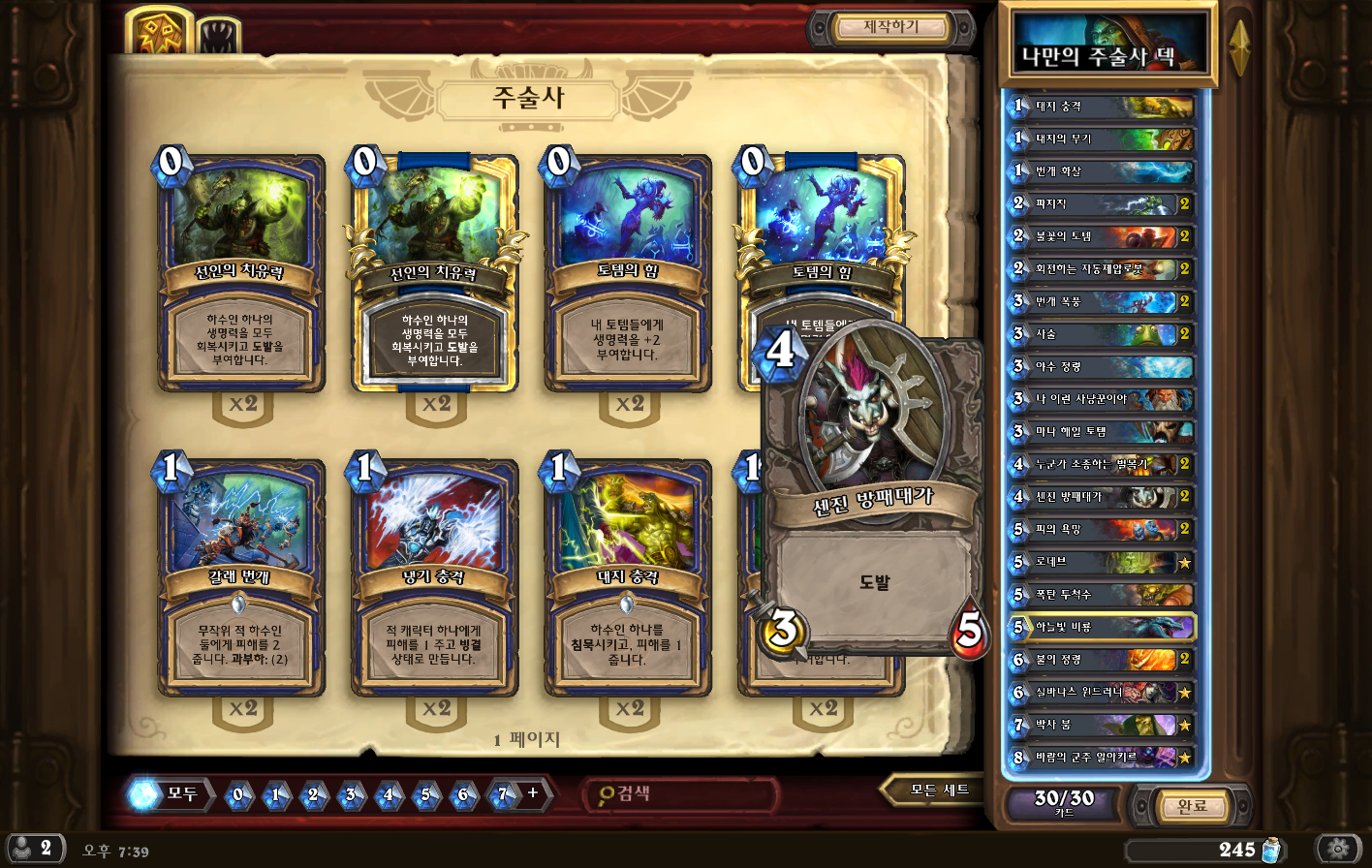Screen dimensions: 1372x868
Task: Open the 모든 세트 set filter
Action: pos(938,790)
